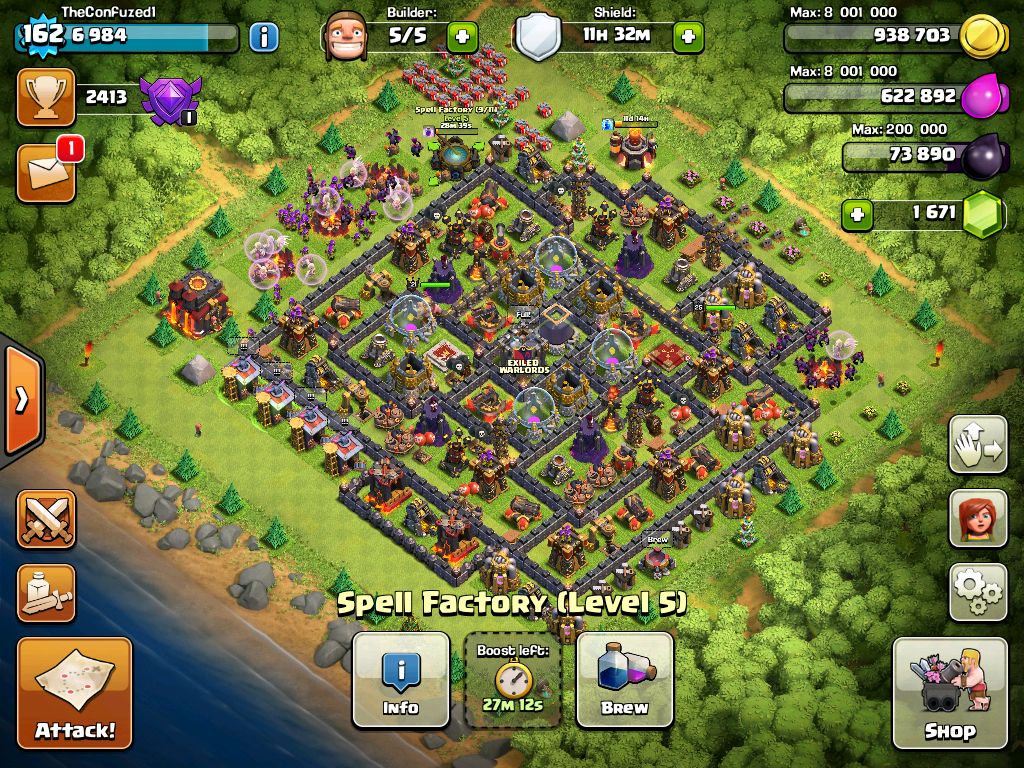Buy gems with green plus button
Viewport: 1024px width, 768px height.
(x=855, y=213)
